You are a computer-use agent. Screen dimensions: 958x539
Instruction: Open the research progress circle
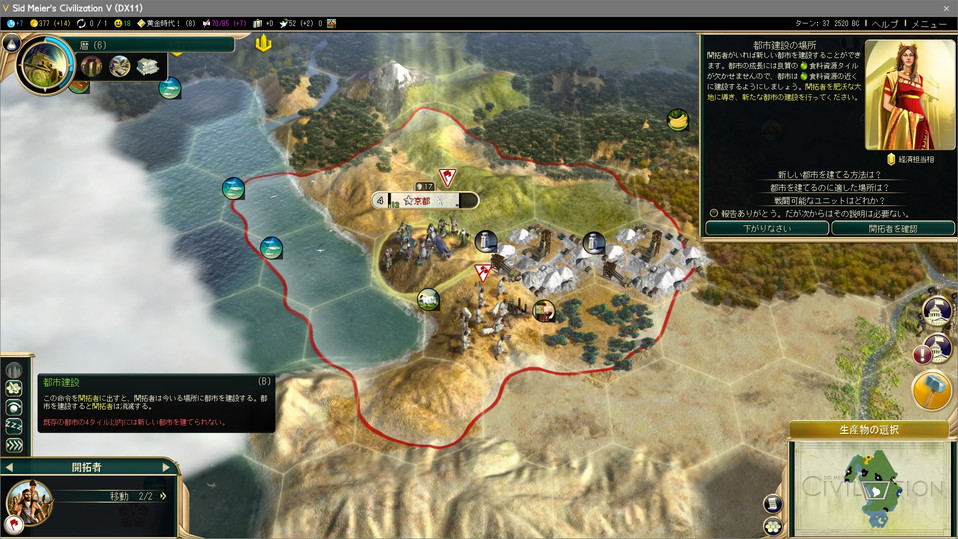pyautogui.click(x=45, y=64)
